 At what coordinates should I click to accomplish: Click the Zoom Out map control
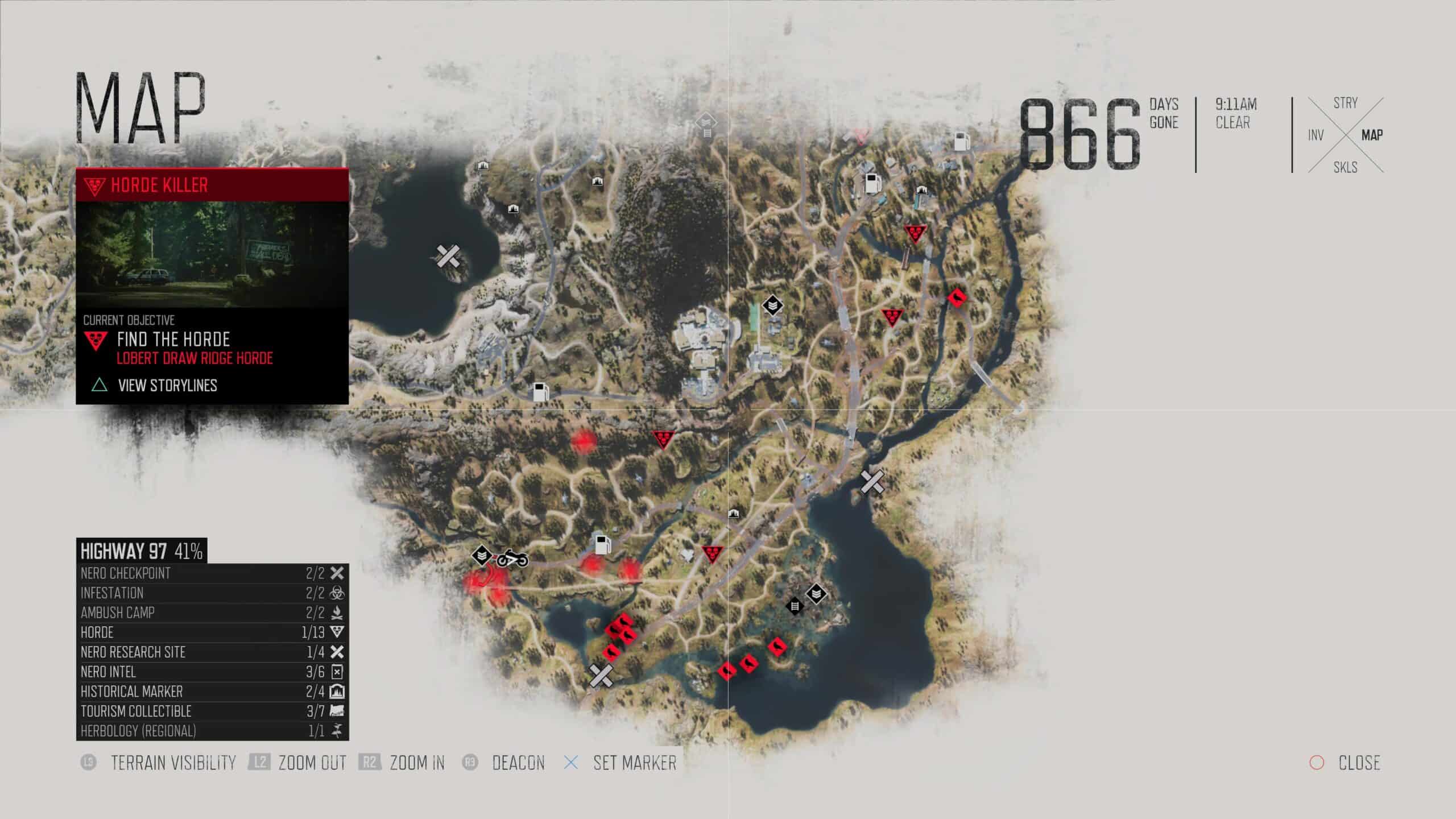coord(312,763)
